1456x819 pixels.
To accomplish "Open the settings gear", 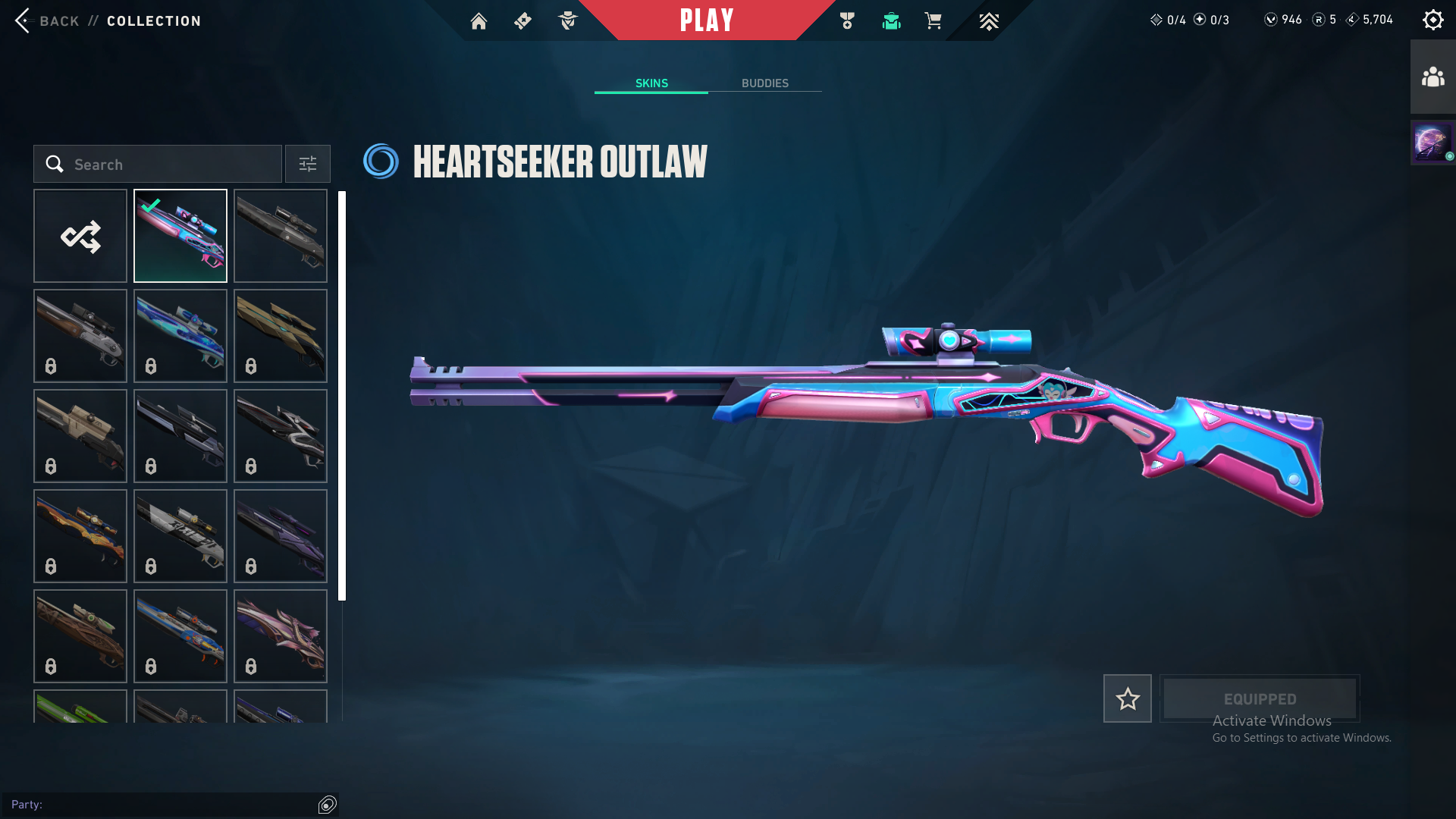I will [1432, 20].
